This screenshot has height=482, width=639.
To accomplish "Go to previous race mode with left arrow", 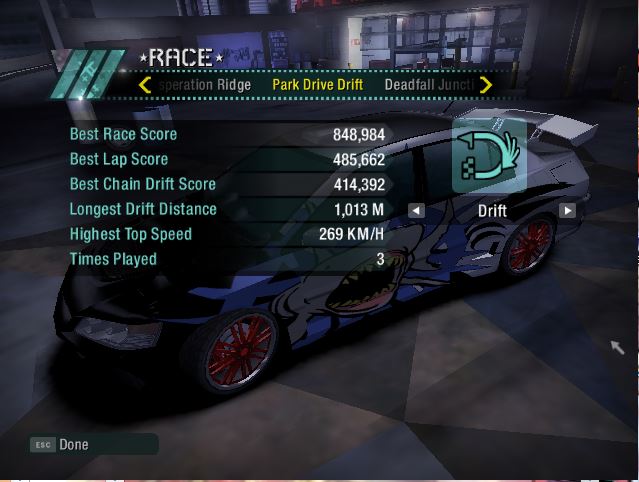I will [x=416, y=211].
